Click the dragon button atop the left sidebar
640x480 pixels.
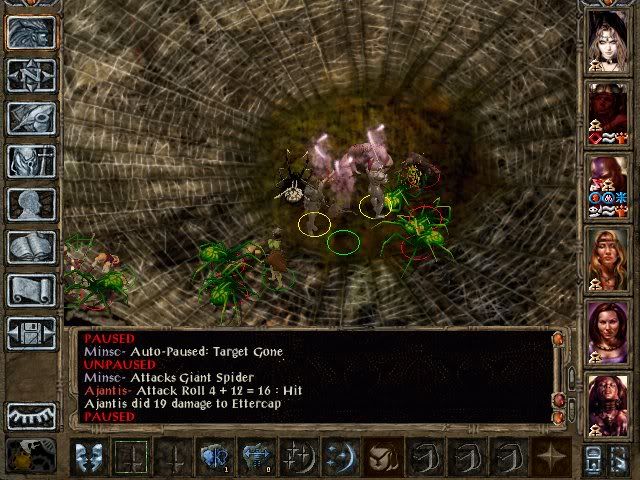[31, 32]
